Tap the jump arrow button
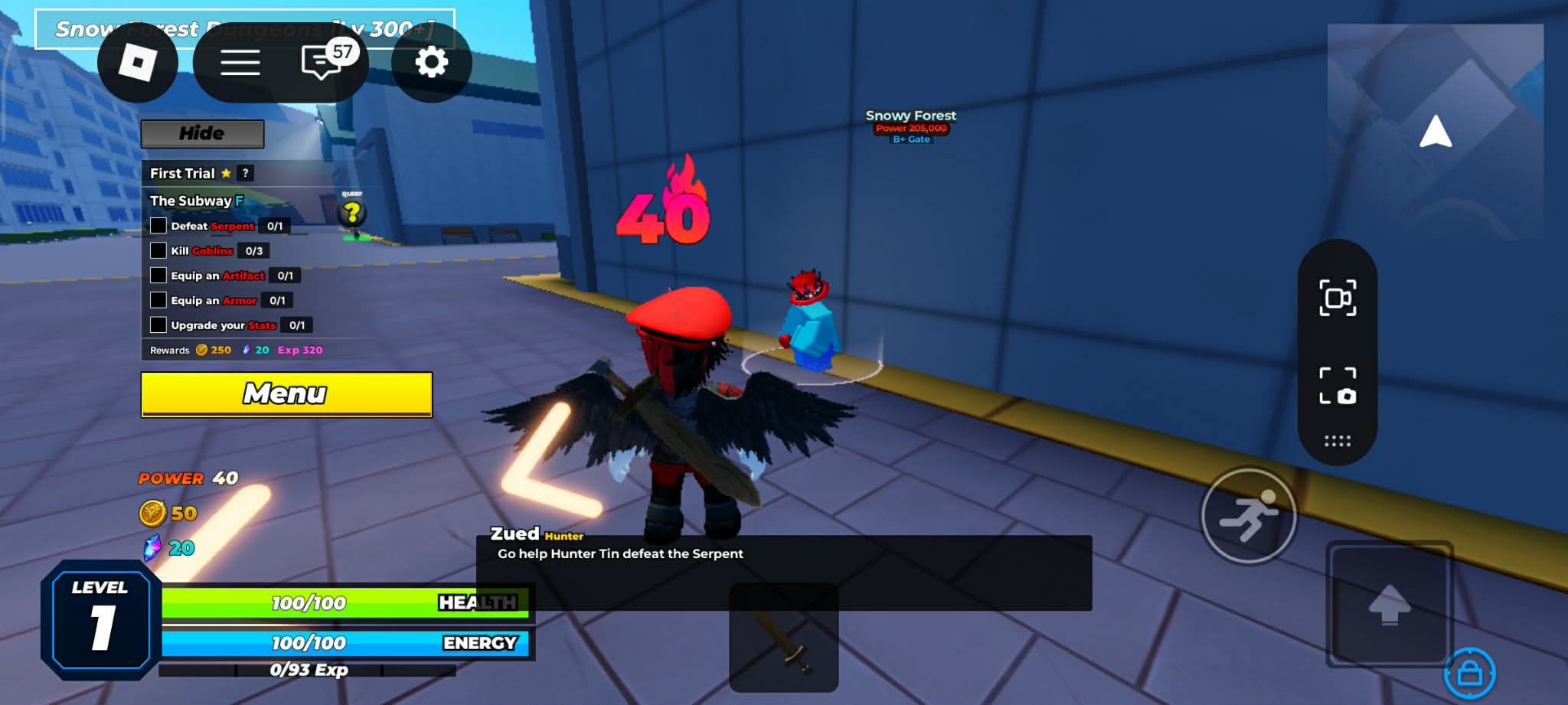The height and width of the screenshot is (705, 1568). [1389, 604]
